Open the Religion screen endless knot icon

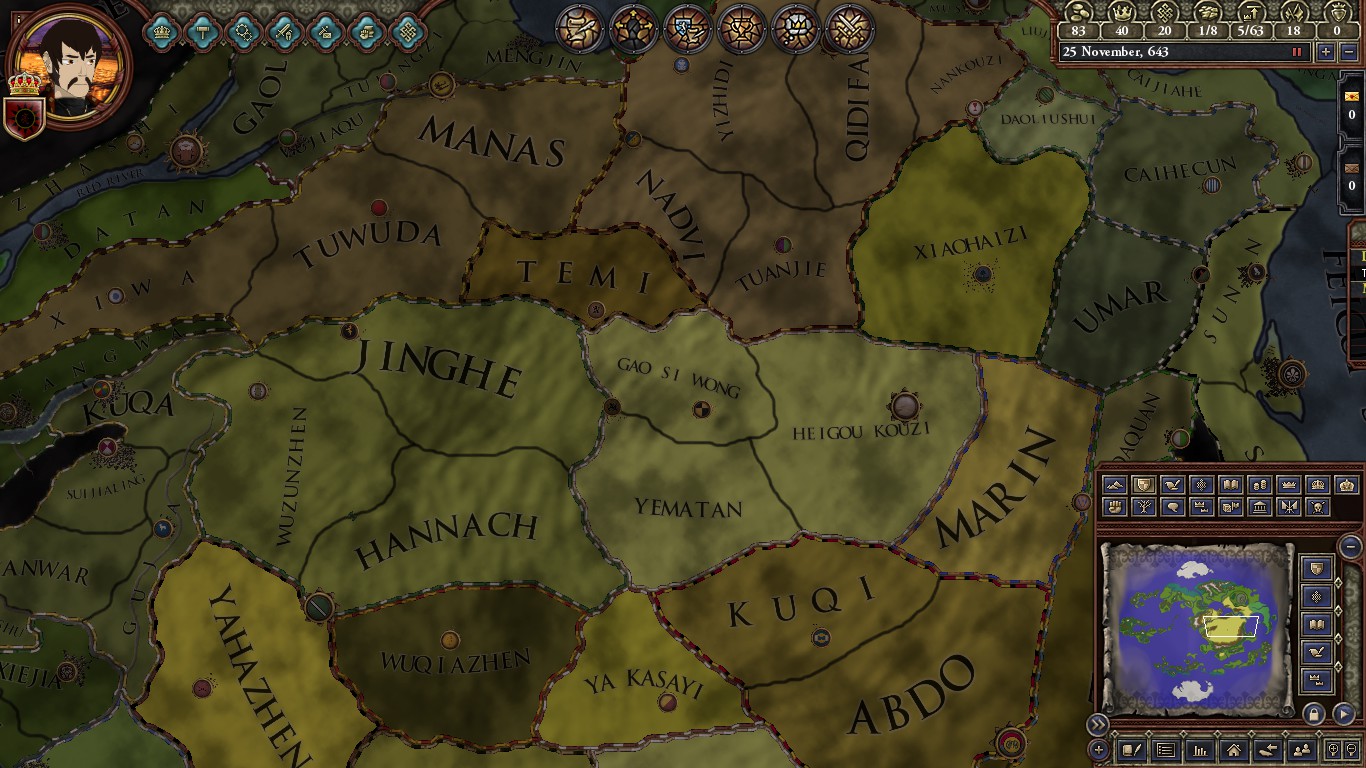pyautogui.click(x=408, y=30)
